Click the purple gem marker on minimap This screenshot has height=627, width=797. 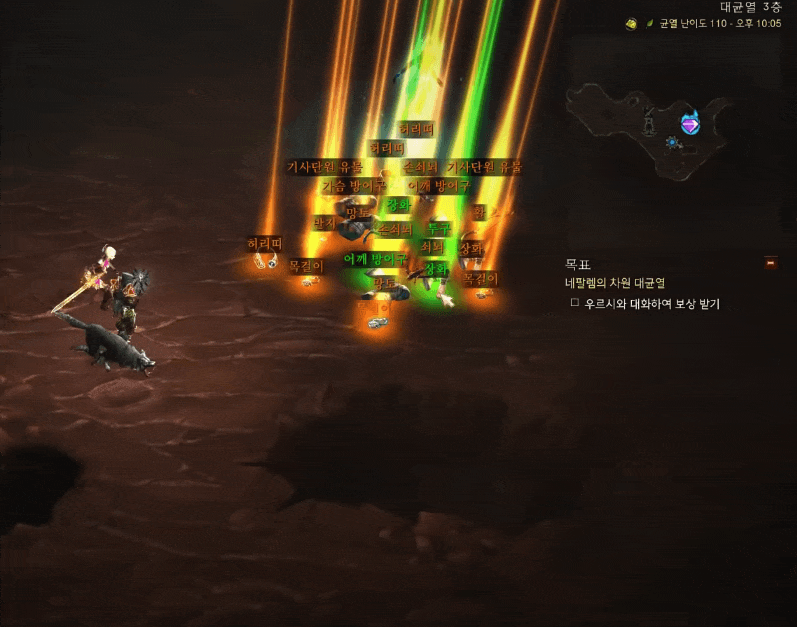tap(690, 124)
